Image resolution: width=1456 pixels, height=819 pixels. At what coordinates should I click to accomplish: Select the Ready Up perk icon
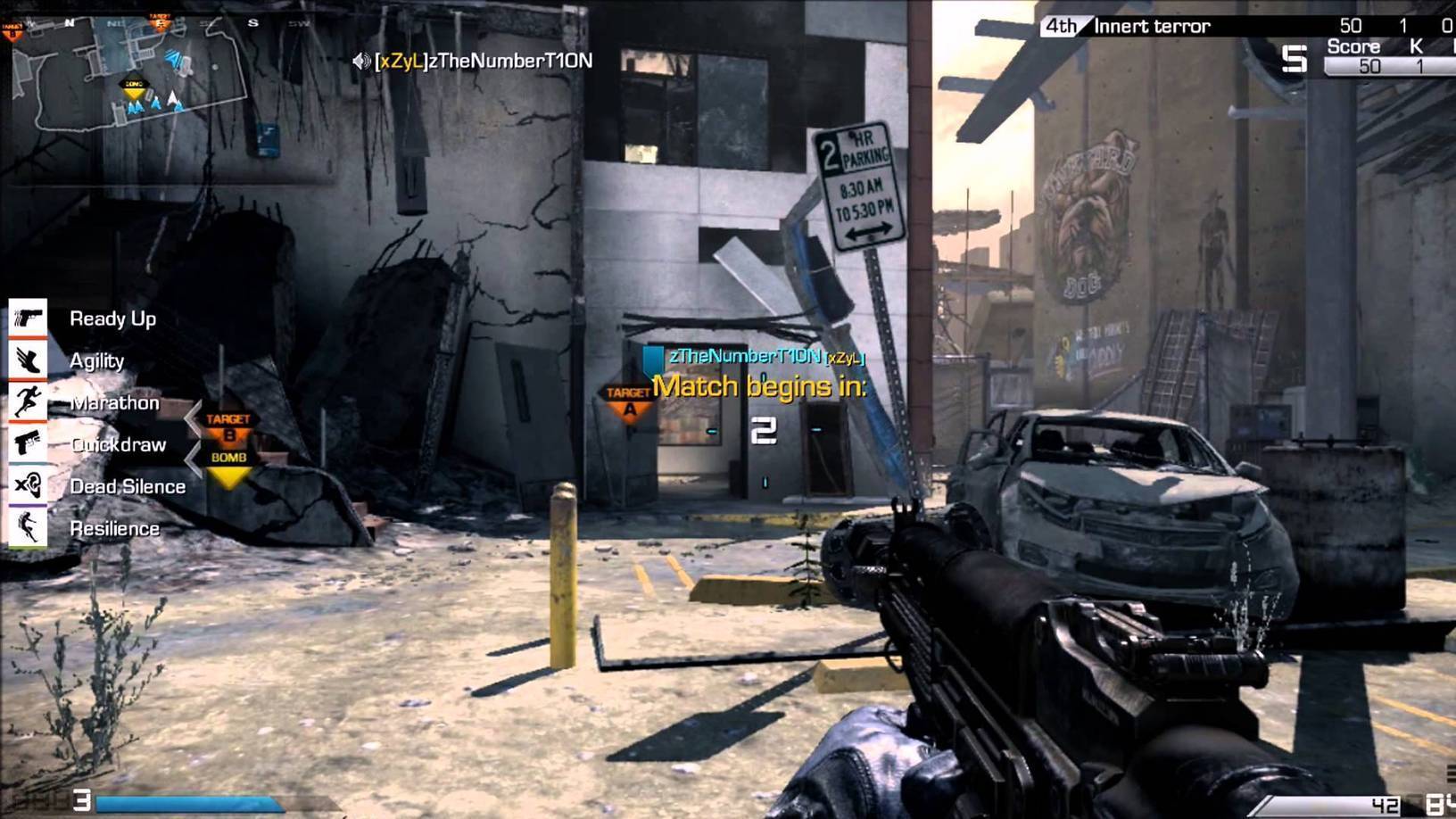[28, 318]
